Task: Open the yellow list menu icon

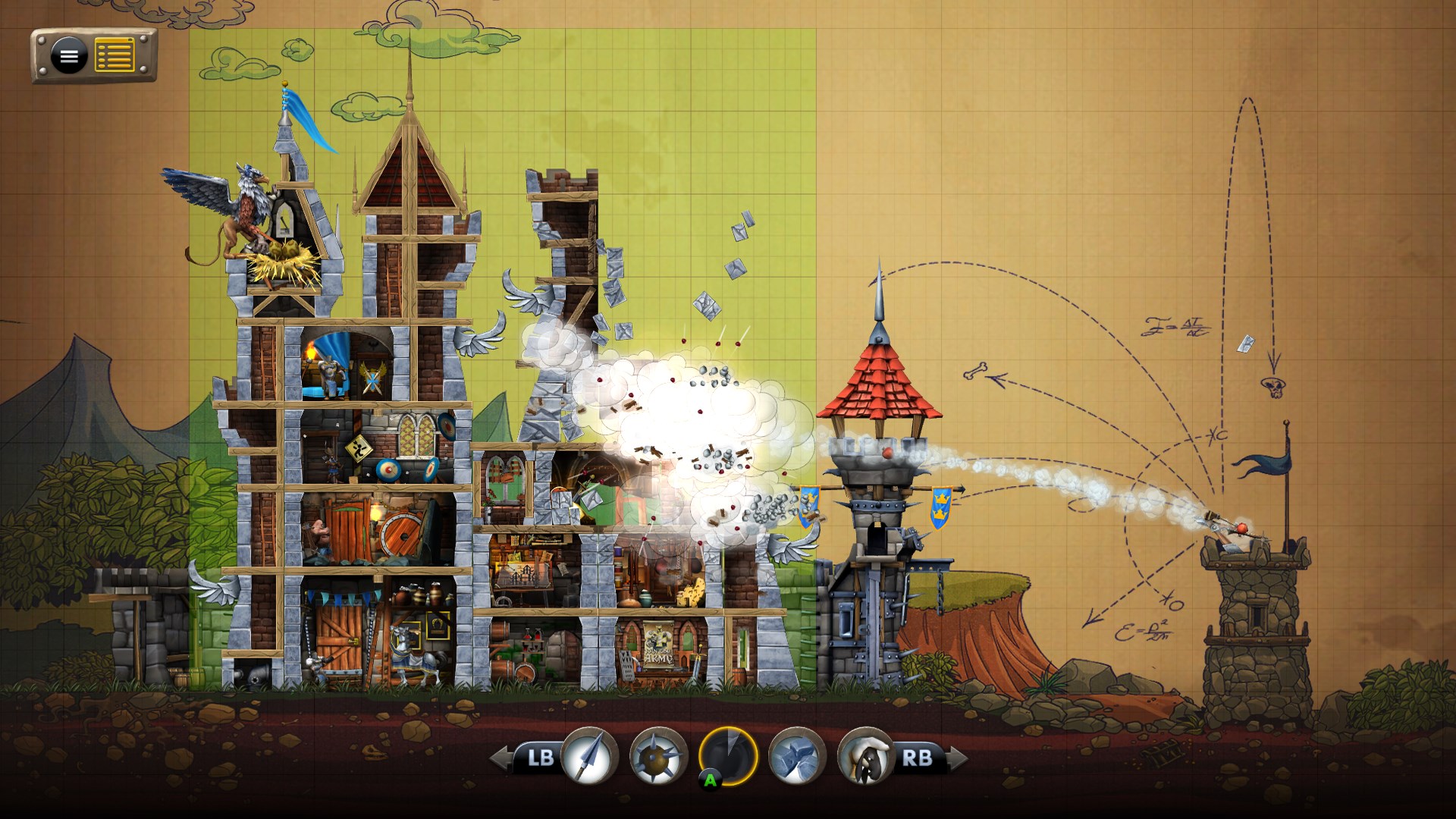Action: (115, 55)
